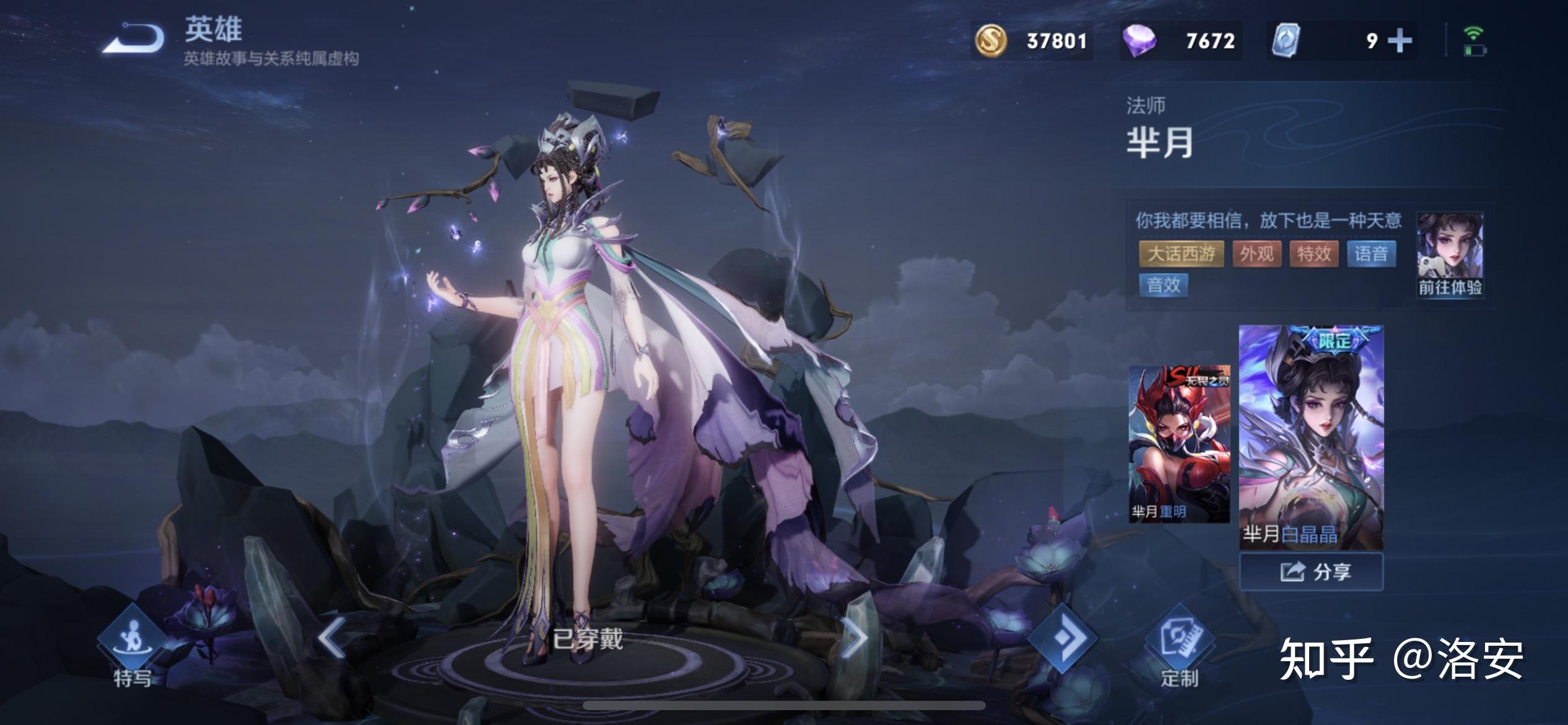Open the purple diamond currency balance
Screen dimensions: 1568x725
[1182, 41]
